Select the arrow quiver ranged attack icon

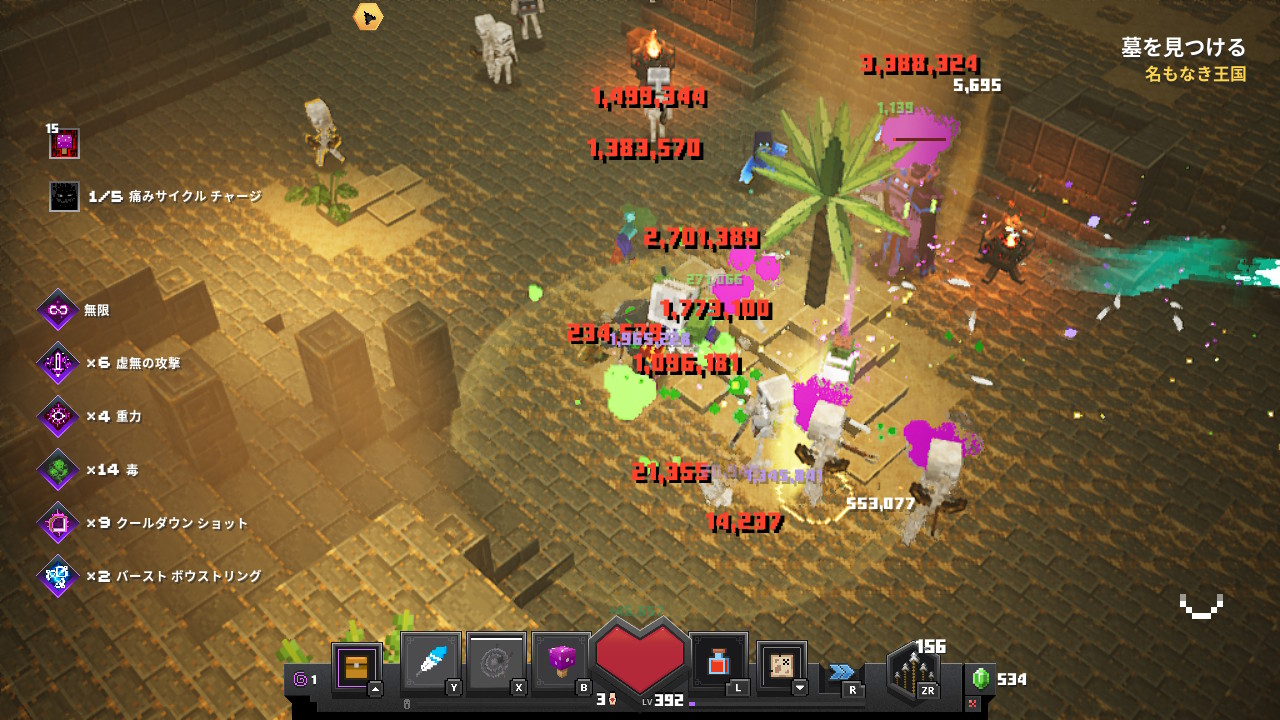(915, 673)
